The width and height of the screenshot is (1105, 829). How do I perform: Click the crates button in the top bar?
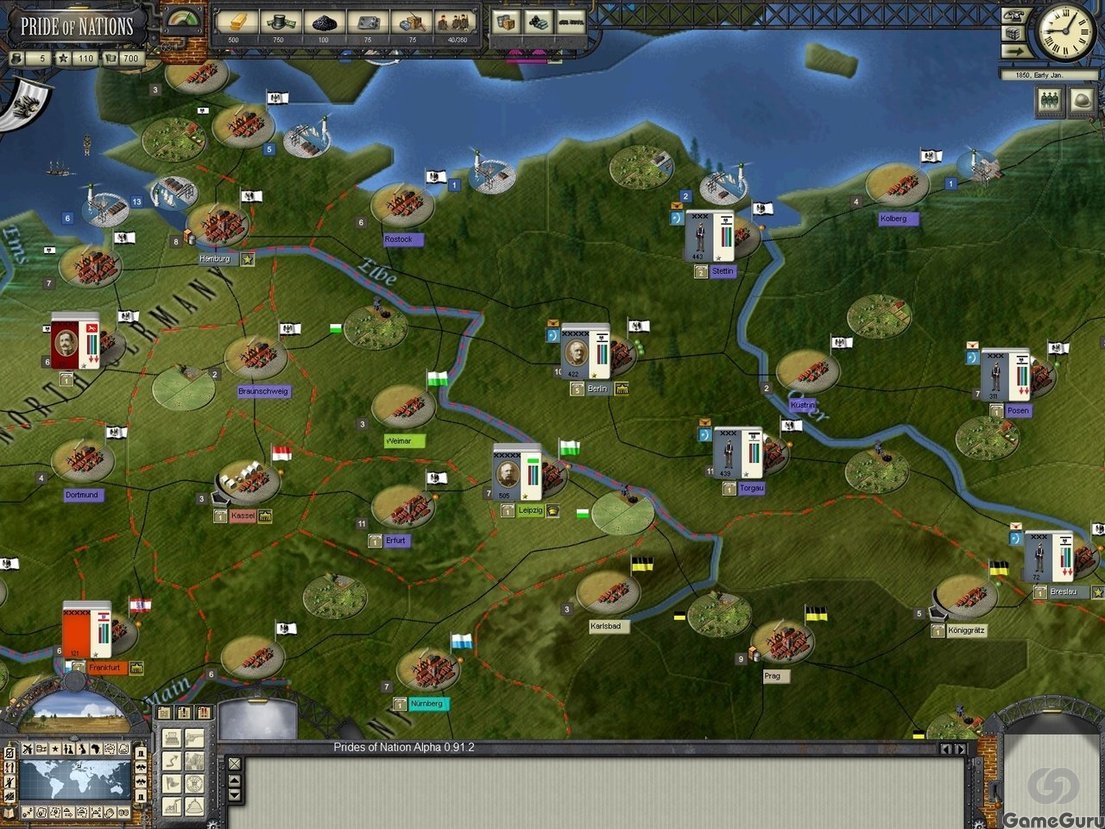(x=506, y=22)
